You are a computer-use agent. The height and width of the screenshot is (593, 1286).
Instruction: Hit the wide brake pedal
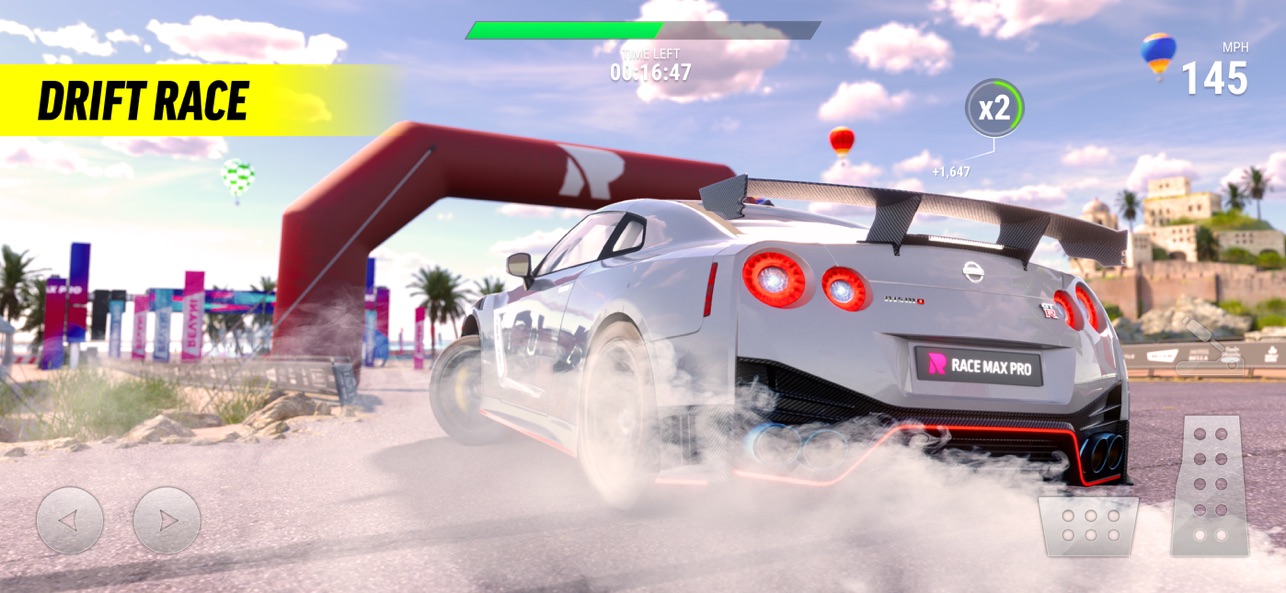coord(1088,525)
